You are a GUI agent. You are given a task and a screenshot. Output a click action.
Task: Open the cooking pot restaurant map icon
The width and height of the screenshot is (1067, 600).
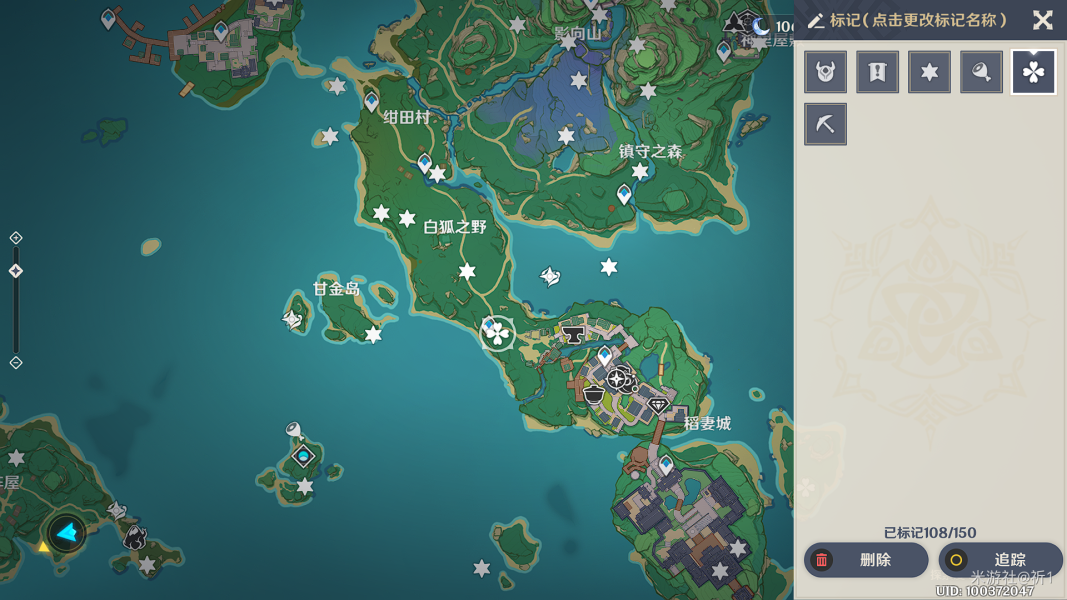[x=594, y=393]
